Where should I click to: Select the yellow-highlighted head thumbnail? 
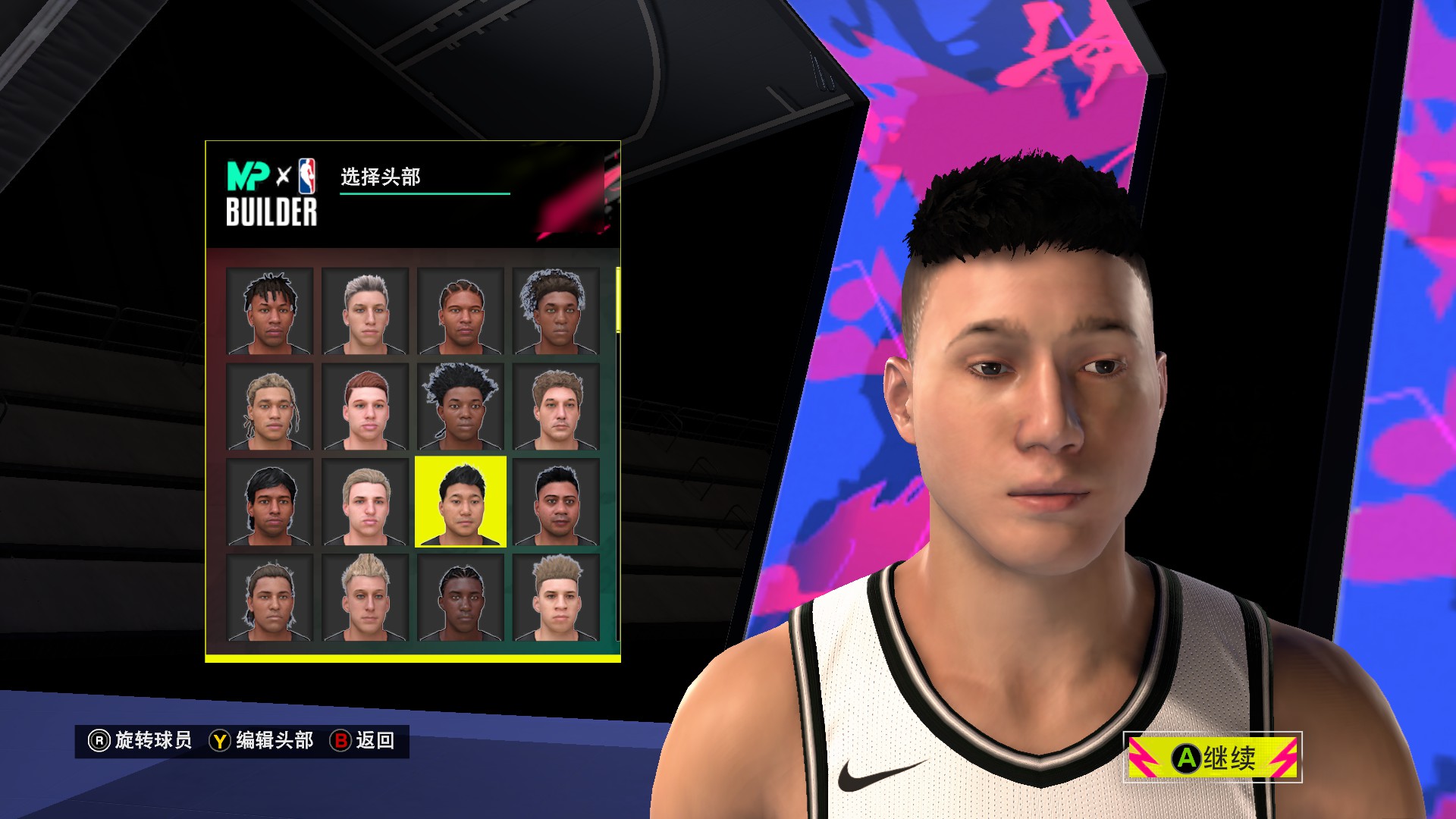pos(461,502)
